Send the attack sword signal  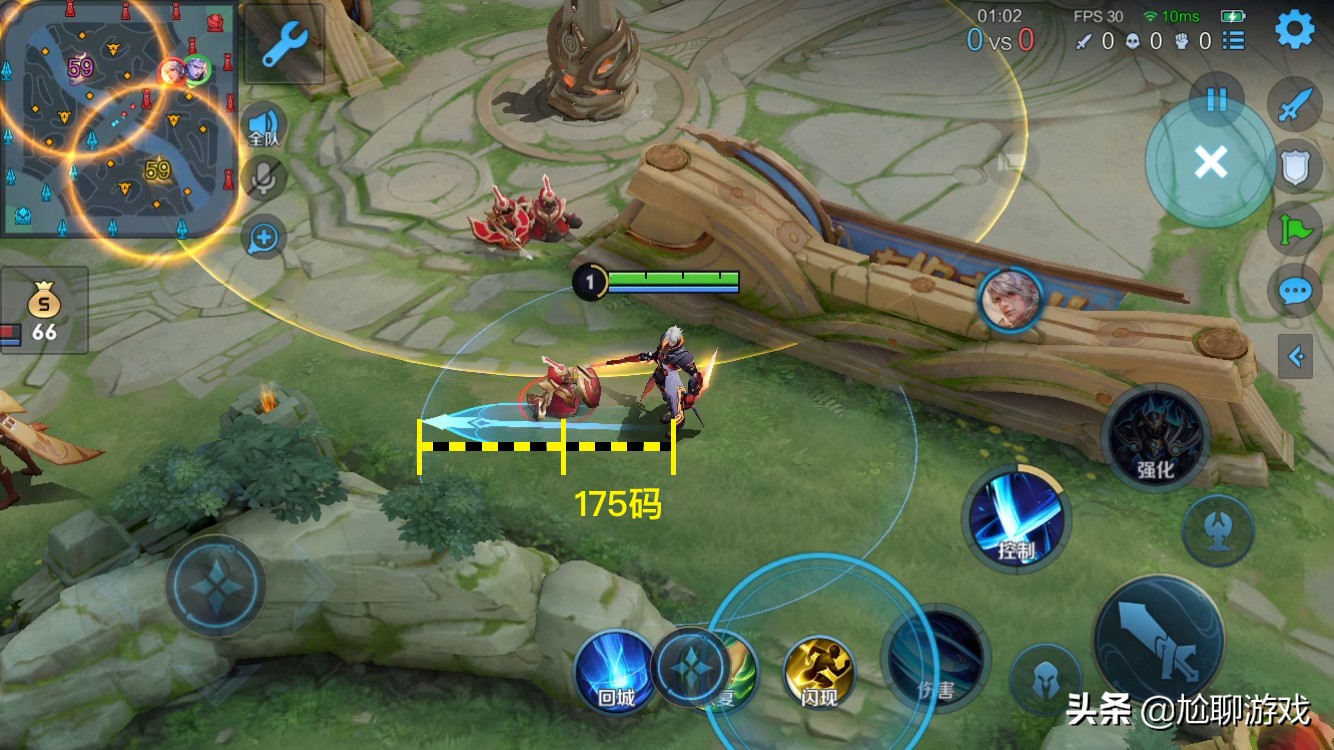1295,105
